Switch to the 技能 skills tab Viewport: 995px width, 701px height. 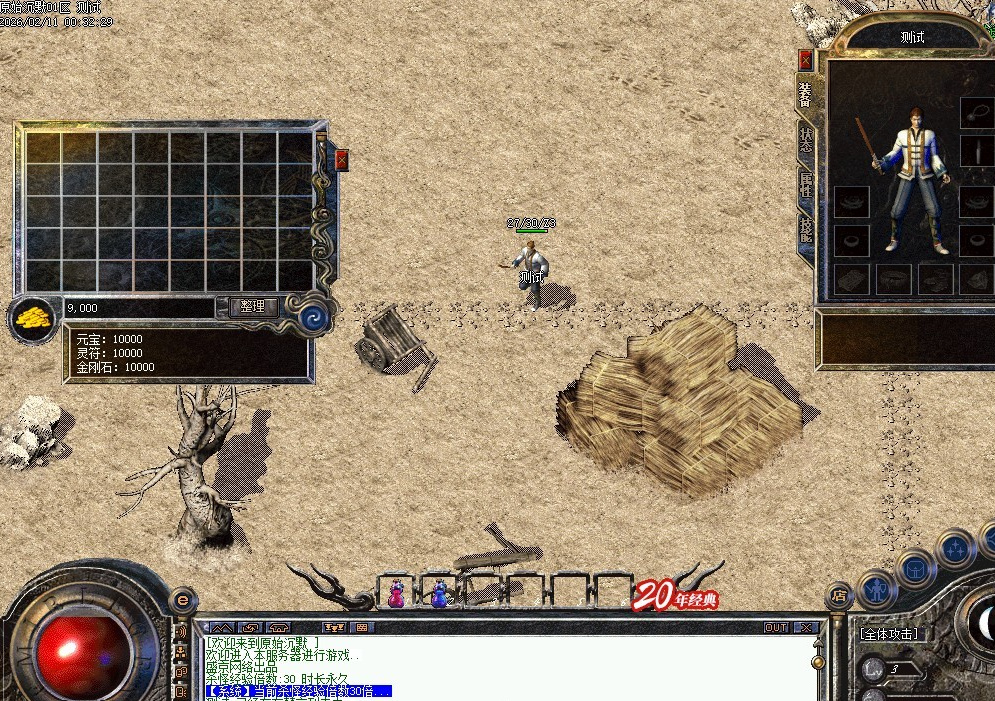tap(805, 232)
